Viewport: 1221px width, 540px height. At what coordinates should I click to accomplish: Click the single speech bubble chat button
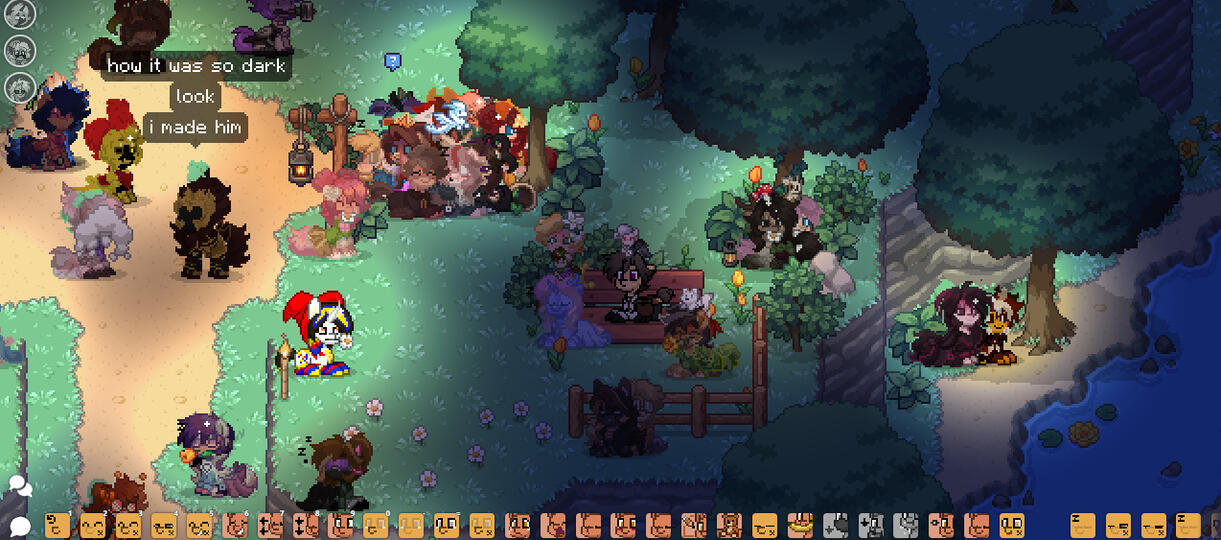20,525
